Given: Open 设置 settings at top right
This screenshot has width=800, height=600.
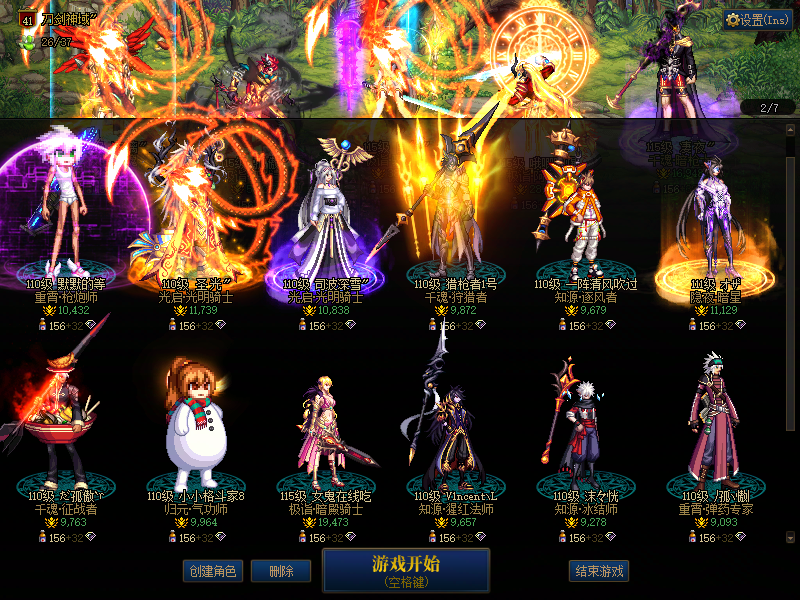Looking at the screenshot, I should coord(758,19).
